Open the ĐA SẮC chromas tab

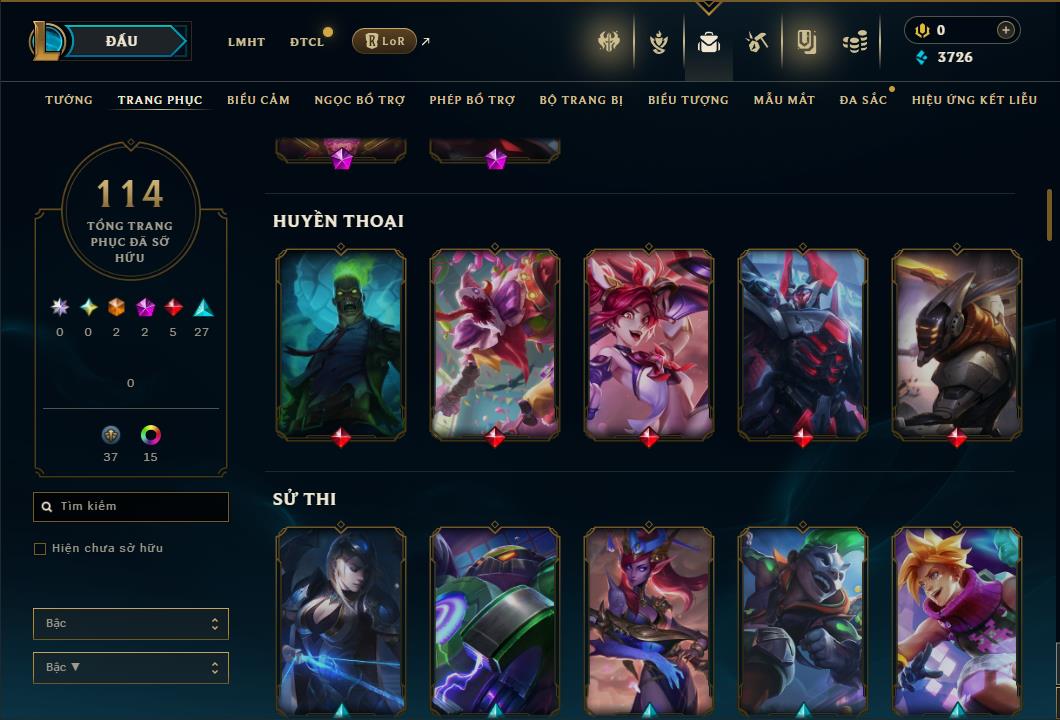863,100
